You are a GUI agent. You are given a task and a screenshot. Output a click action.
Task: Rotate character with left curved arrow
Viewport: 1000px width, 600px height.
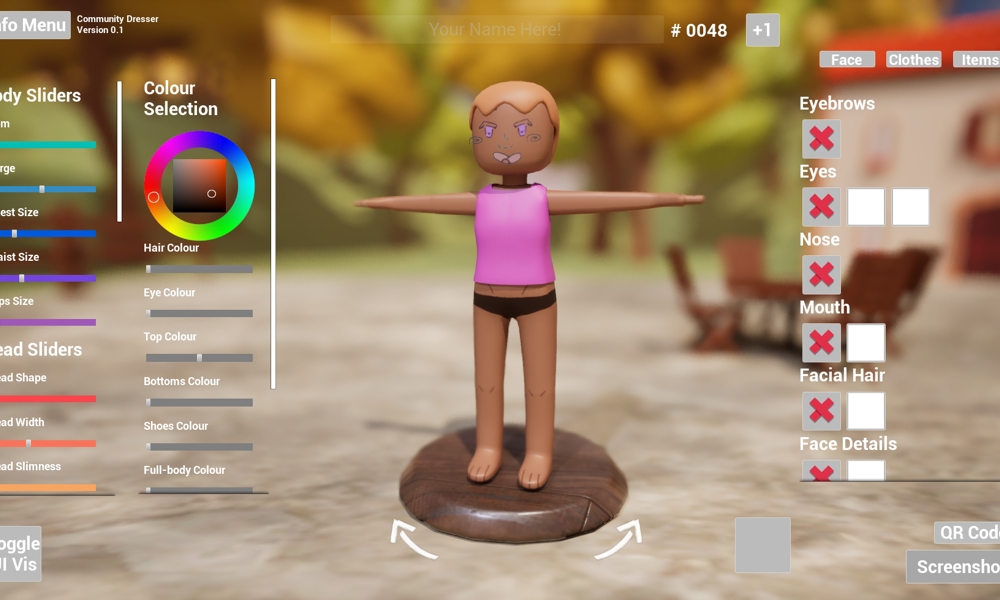coord(412,539)
